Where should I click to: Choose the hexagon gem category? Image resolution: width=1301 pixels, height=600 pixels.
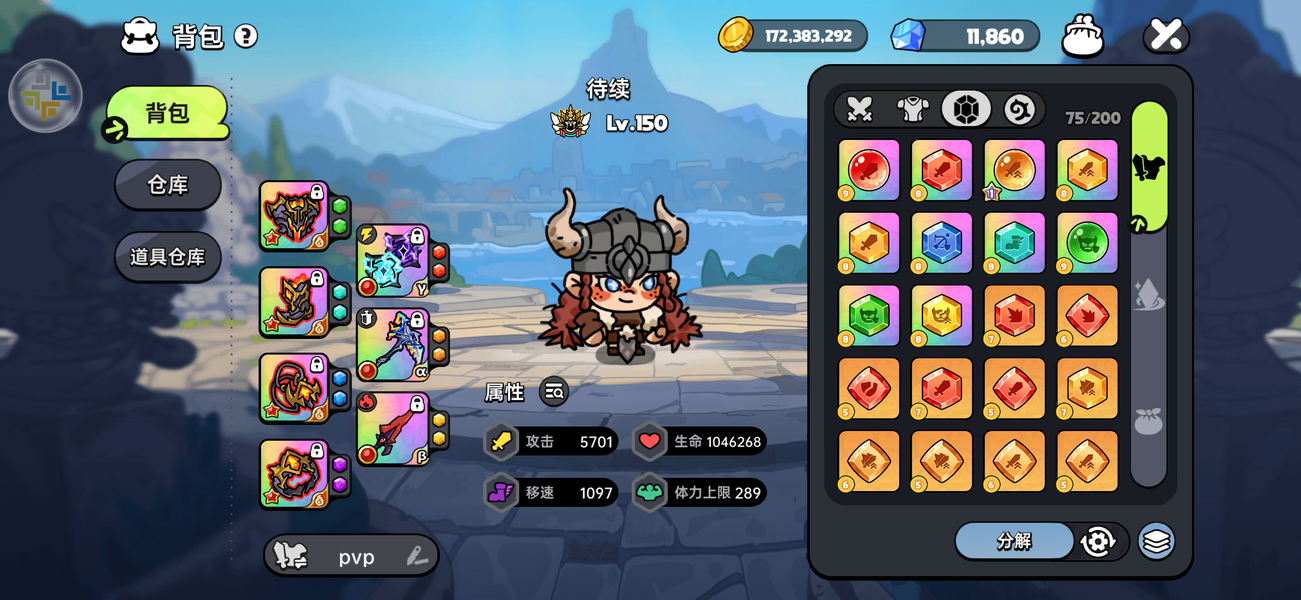click(x=966, y=109)
